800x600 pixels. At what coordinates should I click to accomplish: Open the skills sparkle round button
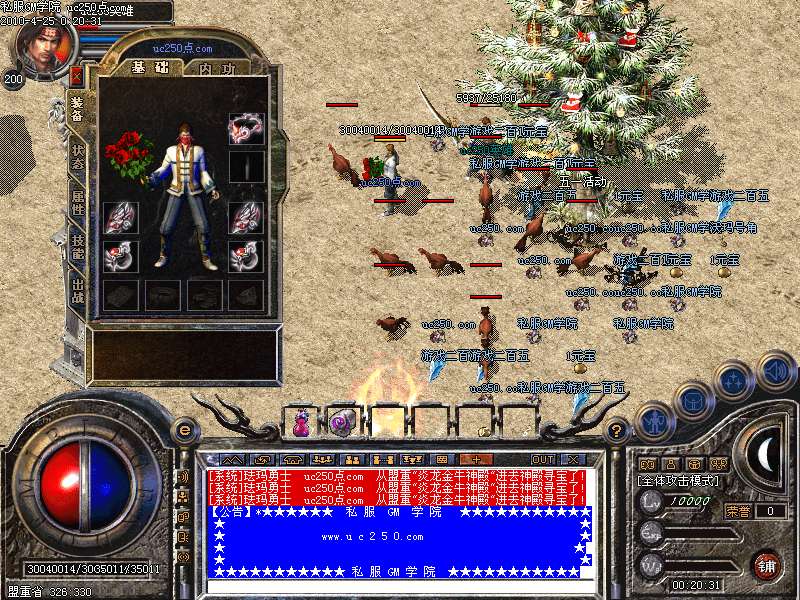click(734, 380)
